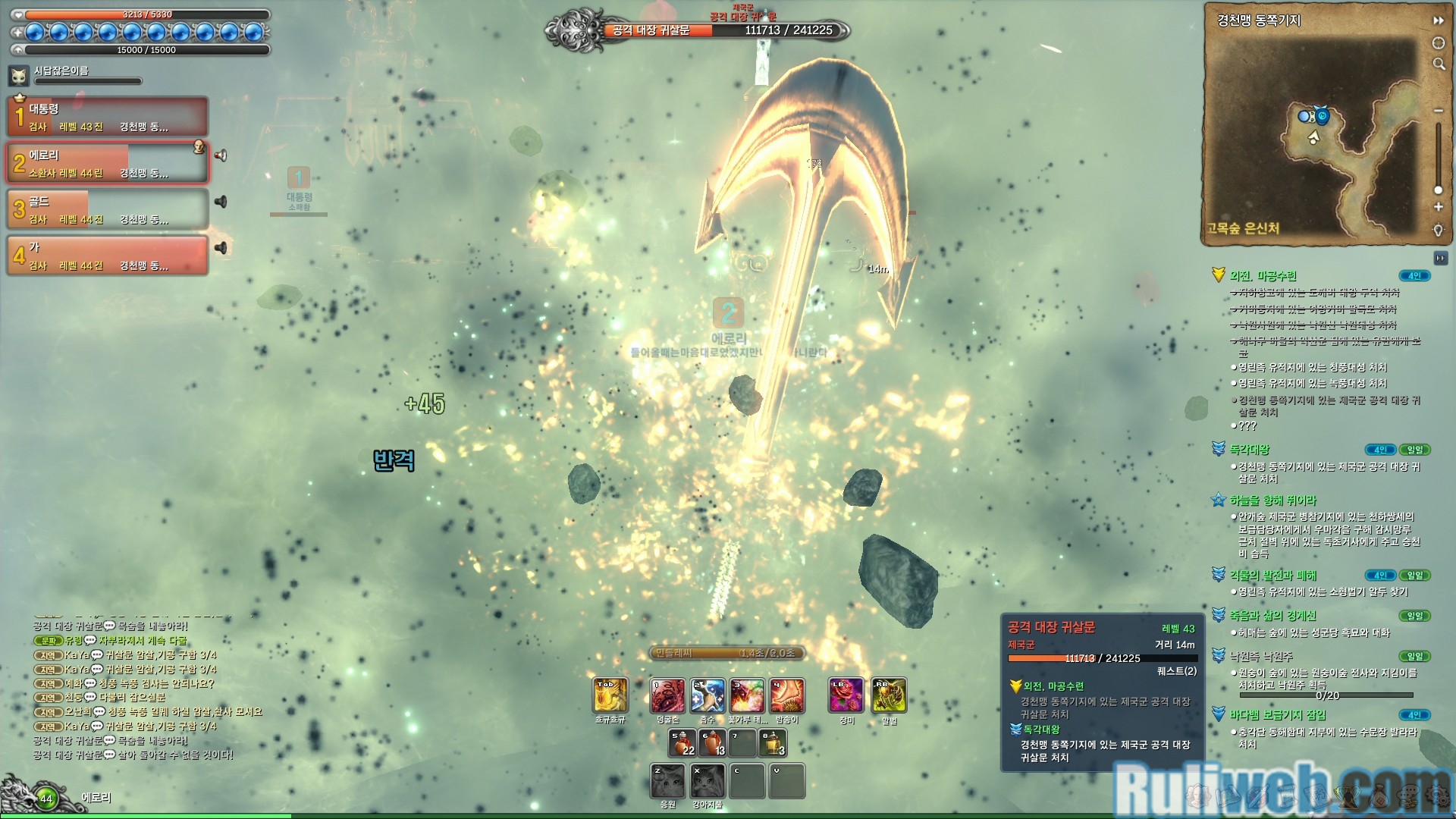Open the map search magnifier
Screen dimensions: 1456x819
pyautogui.click(x=1439, y=64)
